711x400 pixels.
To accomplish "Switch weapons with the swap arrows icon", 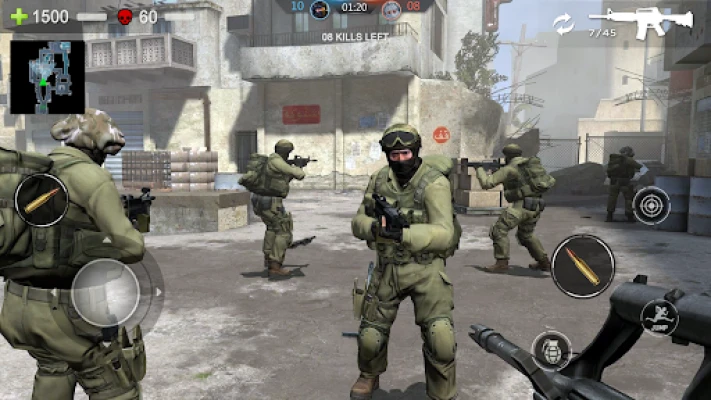I will (564, 23).
